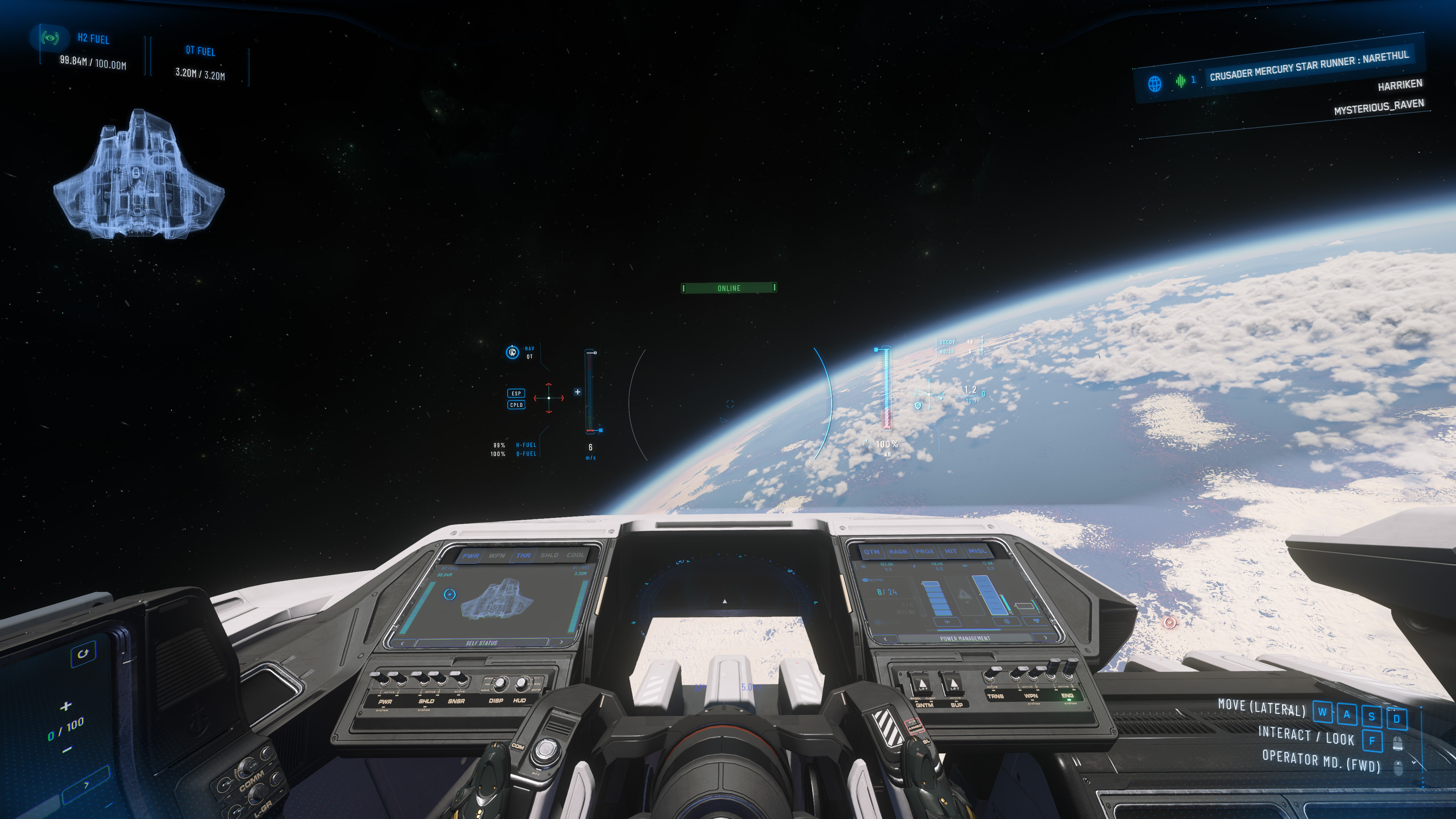Select the PROX tab
Screen dimensions: 1456x819
(924, 552)
